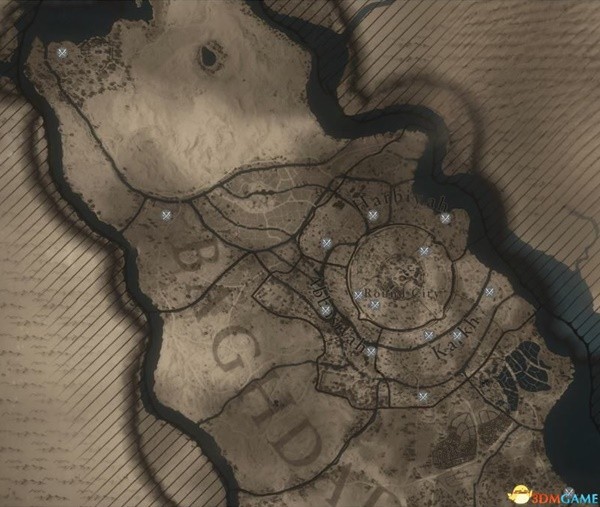Click the marker overlapping the Abbasiyah district name

tap(327, 310)
